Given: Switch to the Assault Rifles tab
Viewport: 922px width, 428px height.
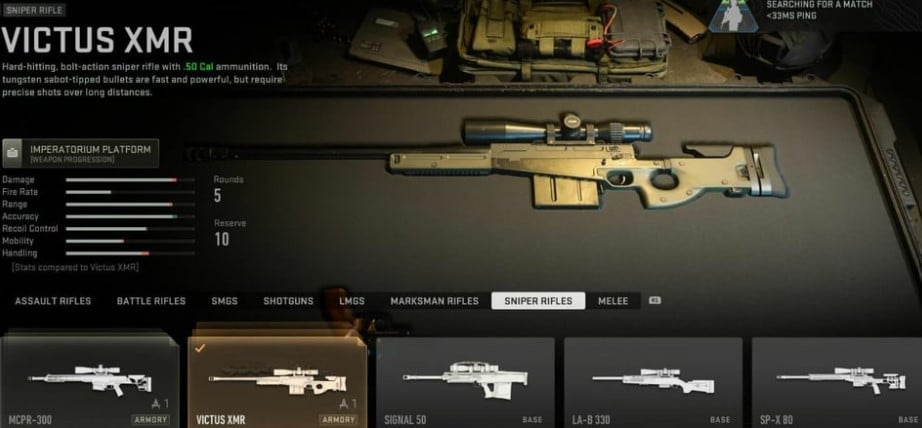Looking at the screenshot, I should click(53, 301).
